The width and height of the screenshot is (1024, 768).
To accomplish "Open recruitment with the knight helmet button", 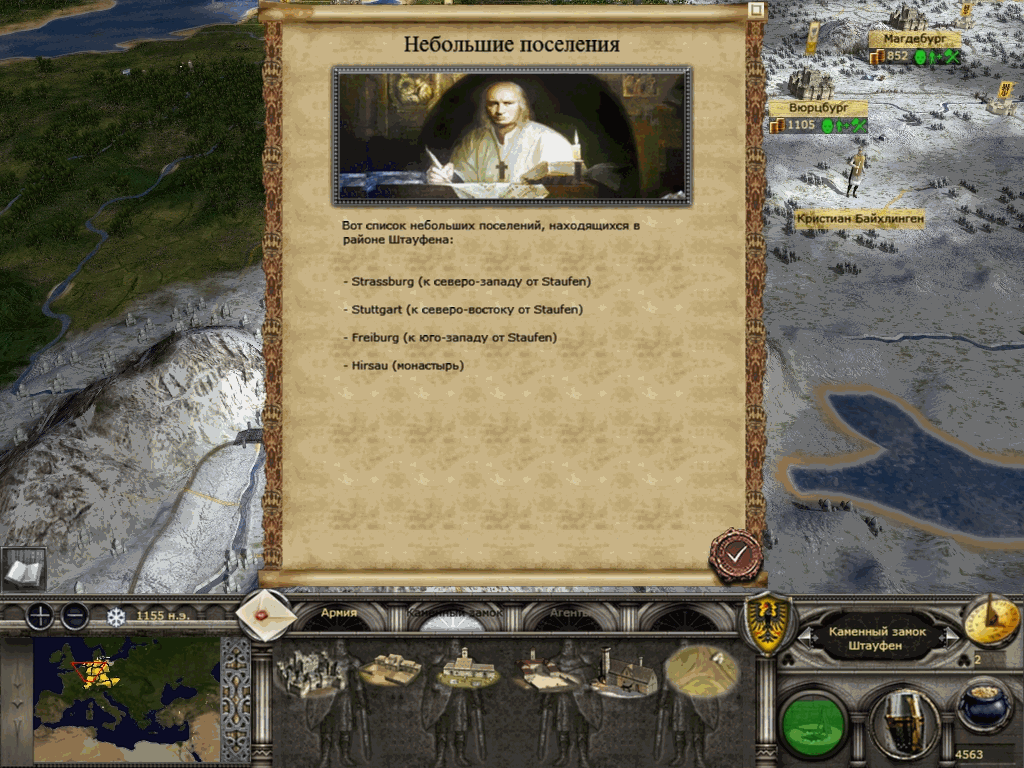I will pyautogui.click(x=902, y=720).
